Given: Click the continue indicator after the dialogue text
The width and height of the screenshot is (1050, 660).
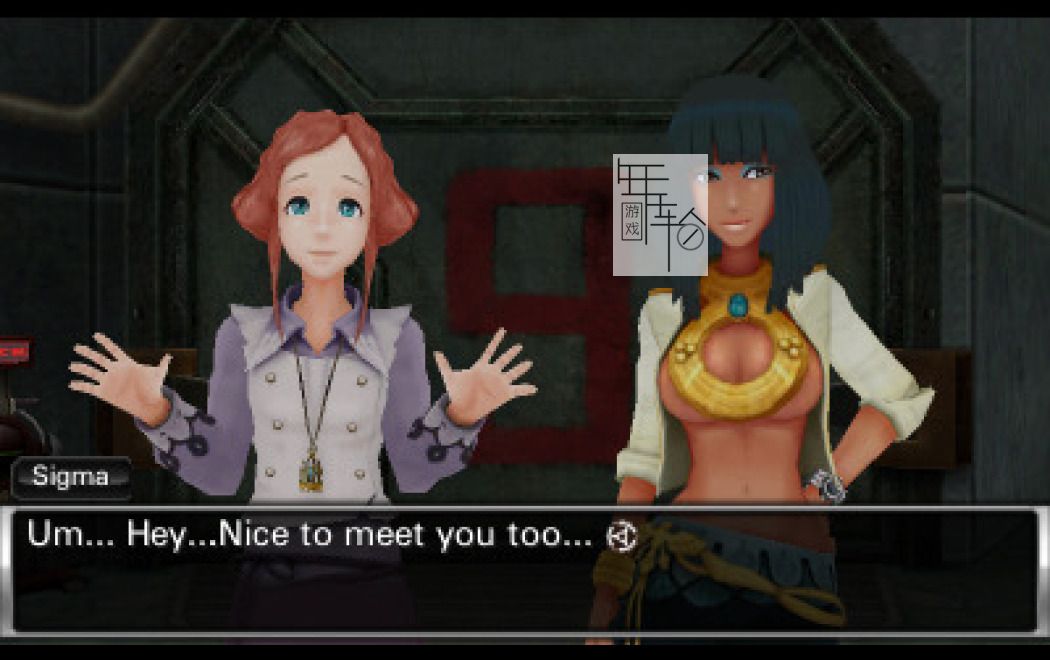Looking at the screenshot, I should pos(621,537).
